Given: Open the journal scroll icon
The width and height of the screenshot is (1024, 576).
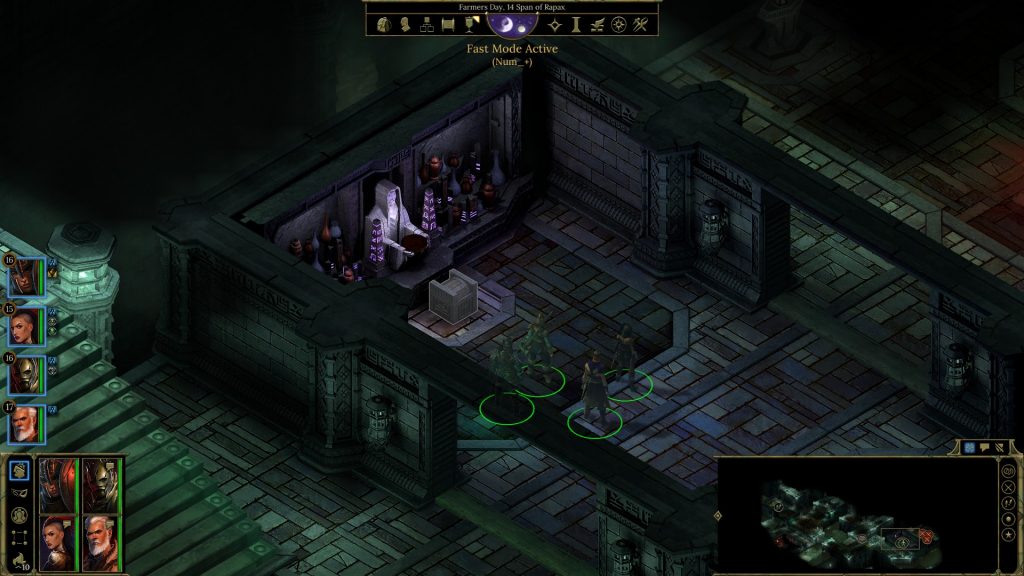Looking at the screenshot, I should (x=450, y=24).
